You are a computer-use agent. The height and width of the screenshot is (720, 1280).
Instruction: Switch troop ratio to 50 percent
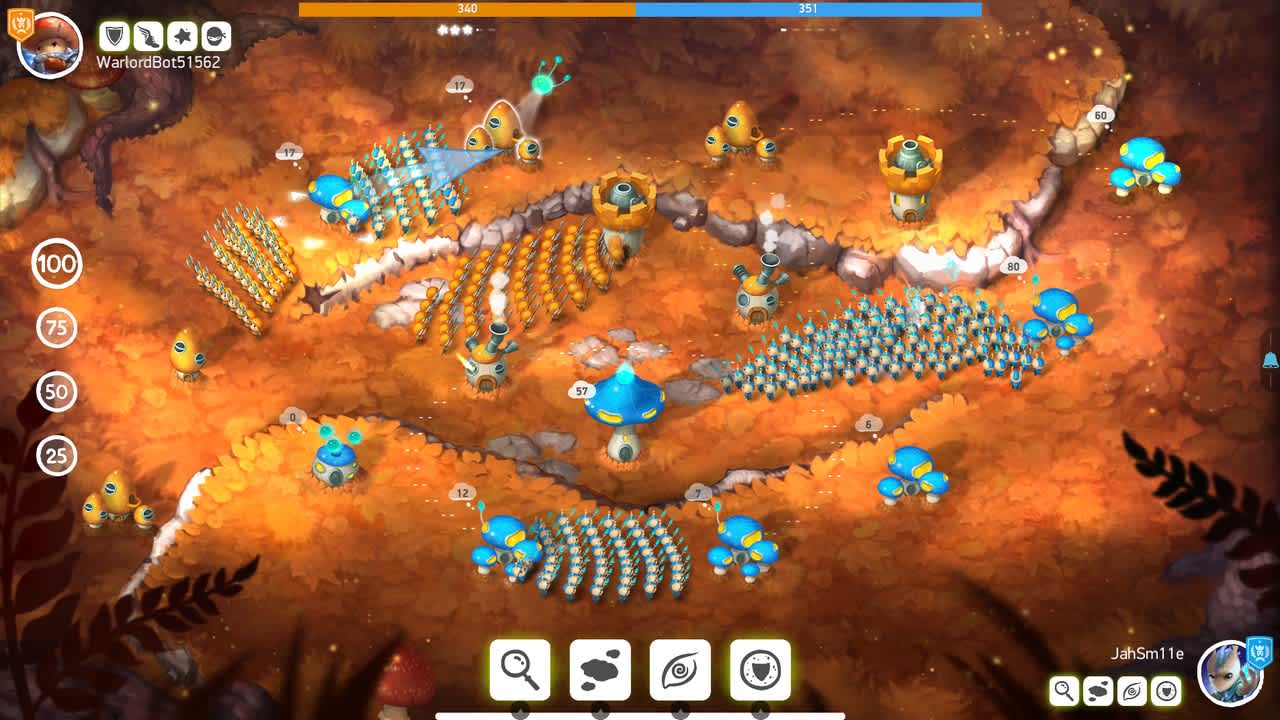pyautogui.click(x=57, y=391)
